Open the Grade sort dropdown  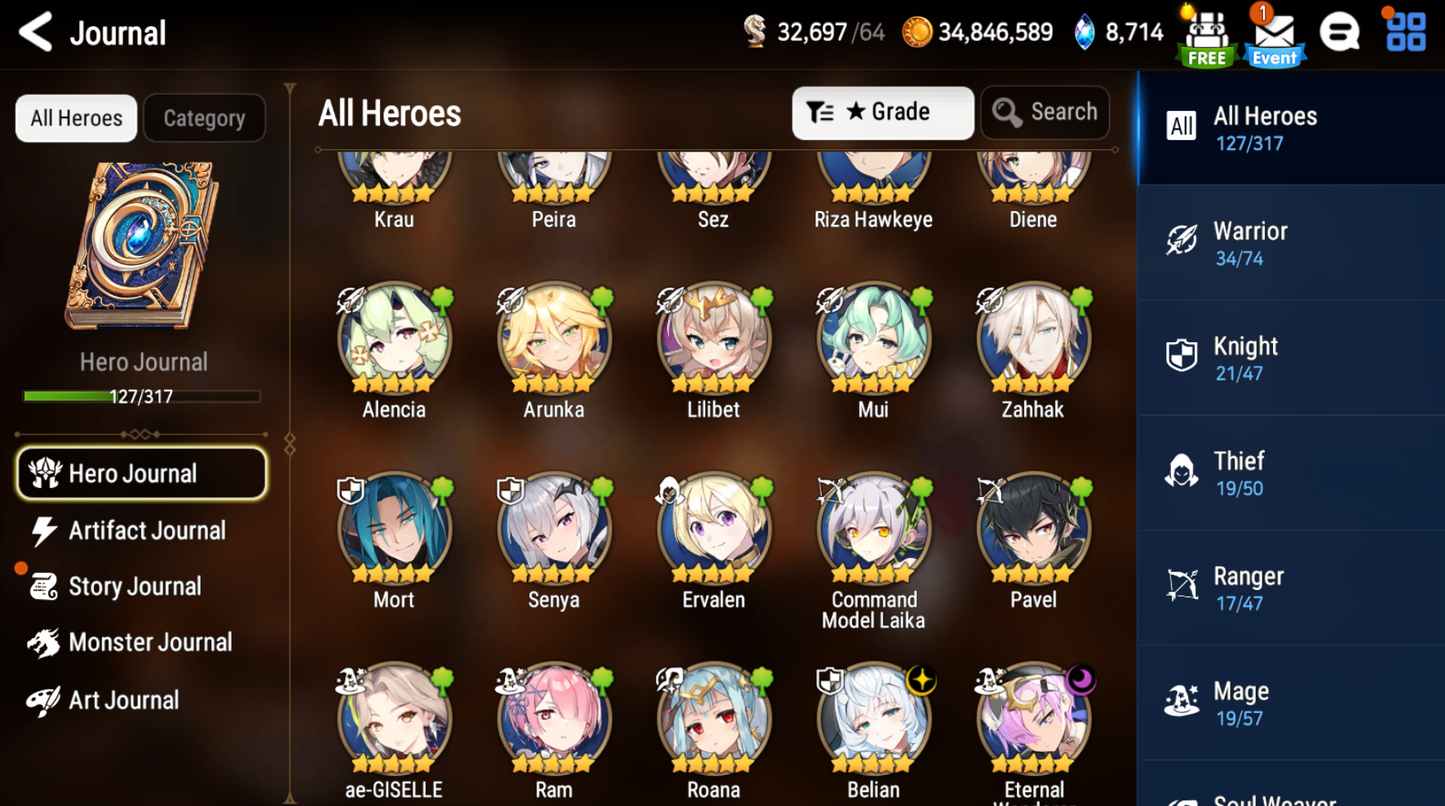(881, 112)
